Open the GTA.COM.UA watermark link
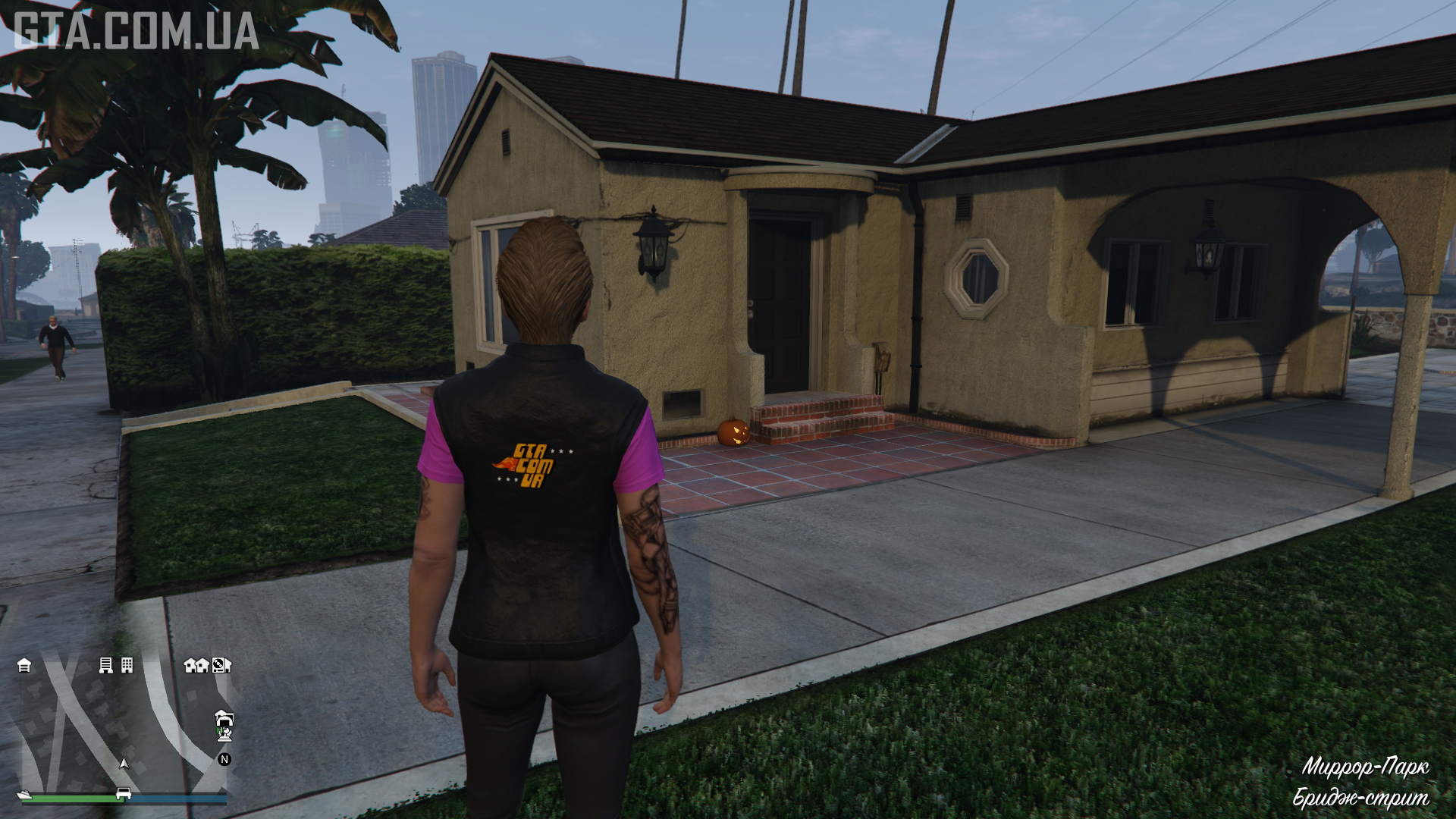The width and height of the screenshot is (1456, 819). (136, 31)
